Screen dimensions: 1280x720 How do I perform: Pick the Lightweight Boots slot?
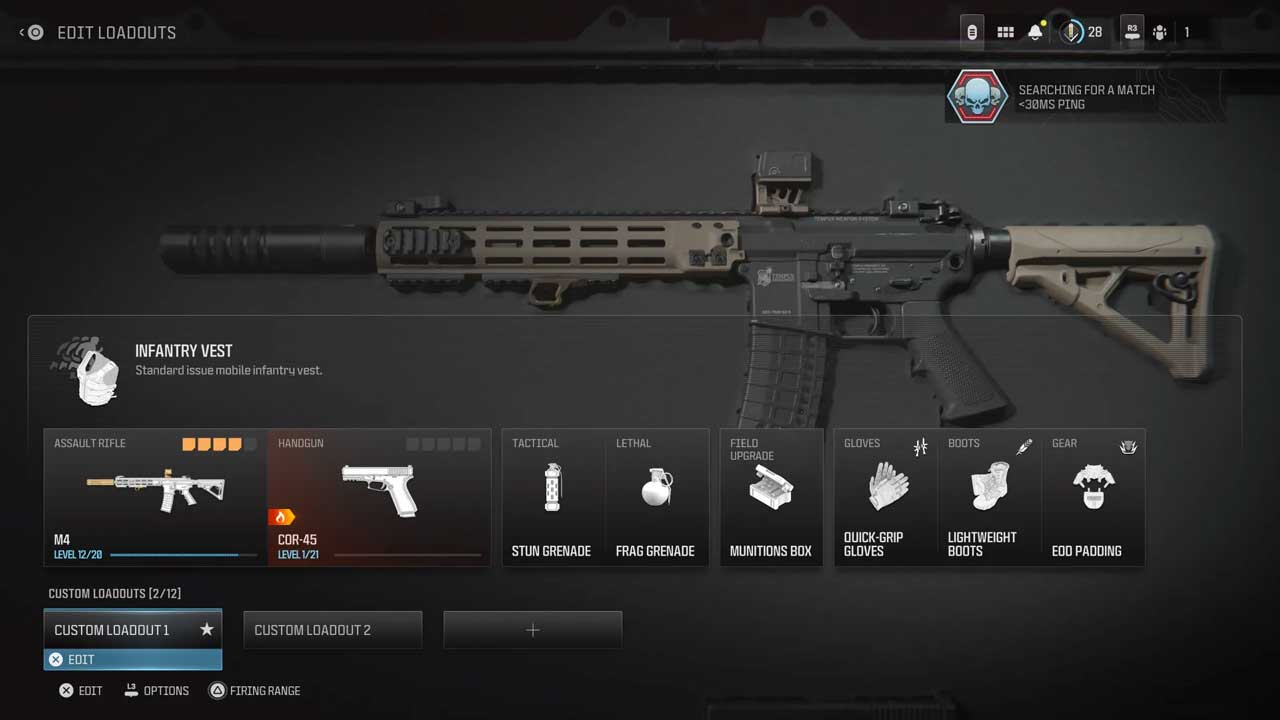click(x=989, y=497)
